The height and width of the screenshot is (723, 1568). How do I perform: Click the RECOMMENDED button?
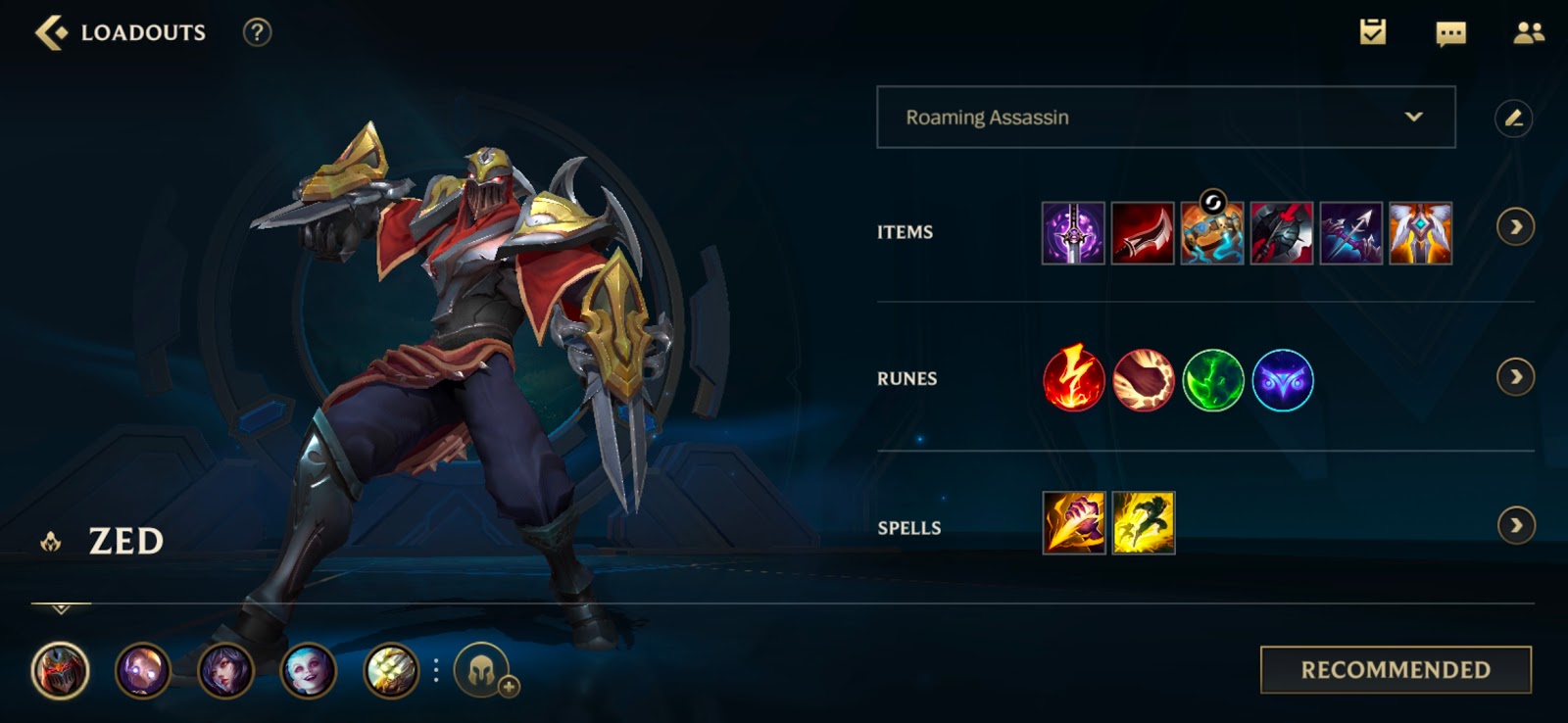[1396, 669]
